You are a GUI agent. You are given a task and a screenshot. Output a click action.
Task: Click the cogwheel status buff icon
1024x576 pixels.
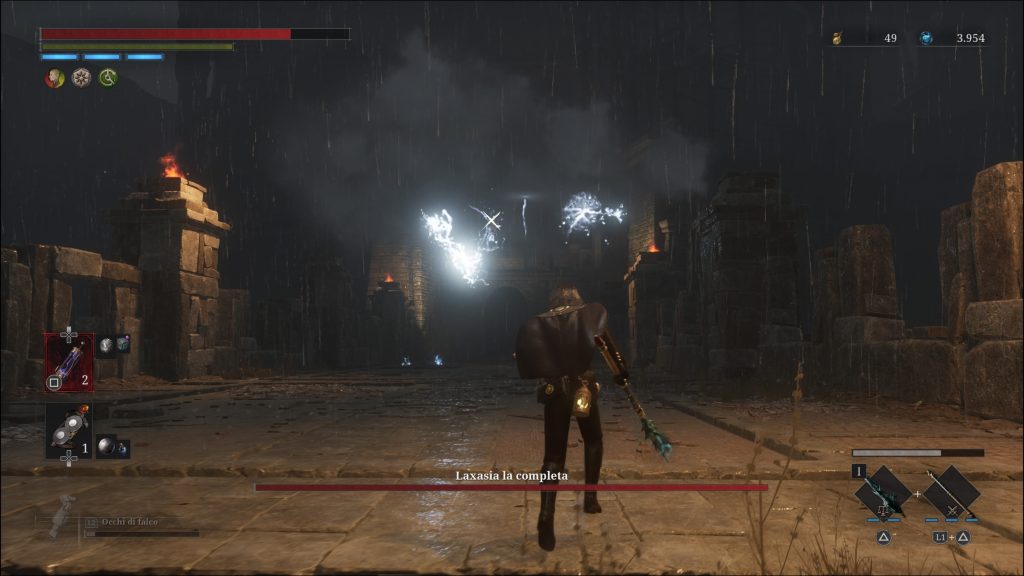pyautogui.click(x=81, y=78)
